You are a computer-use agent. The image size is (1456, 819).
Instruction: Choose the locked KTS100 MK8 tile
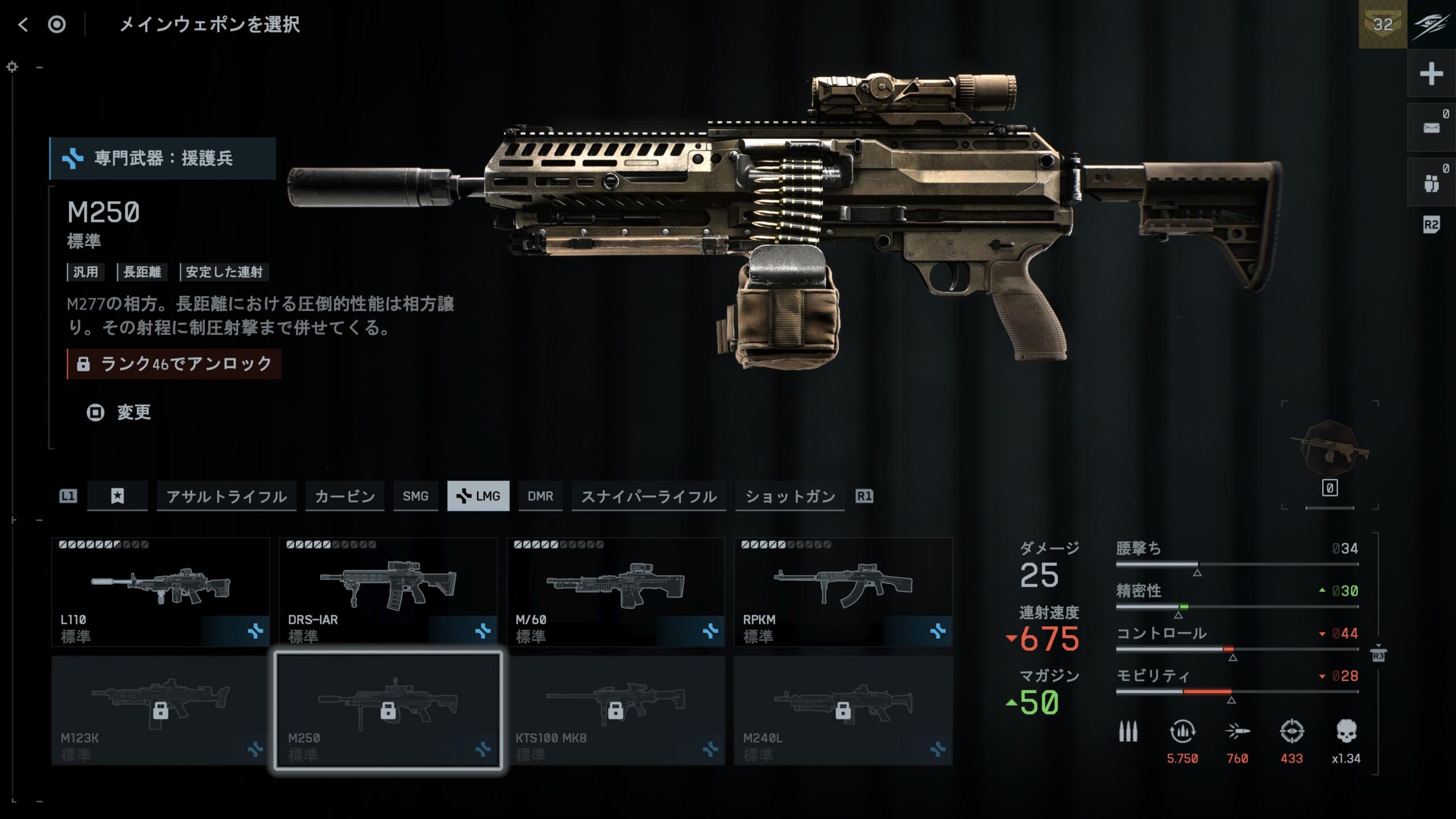[x=615, y=710]
